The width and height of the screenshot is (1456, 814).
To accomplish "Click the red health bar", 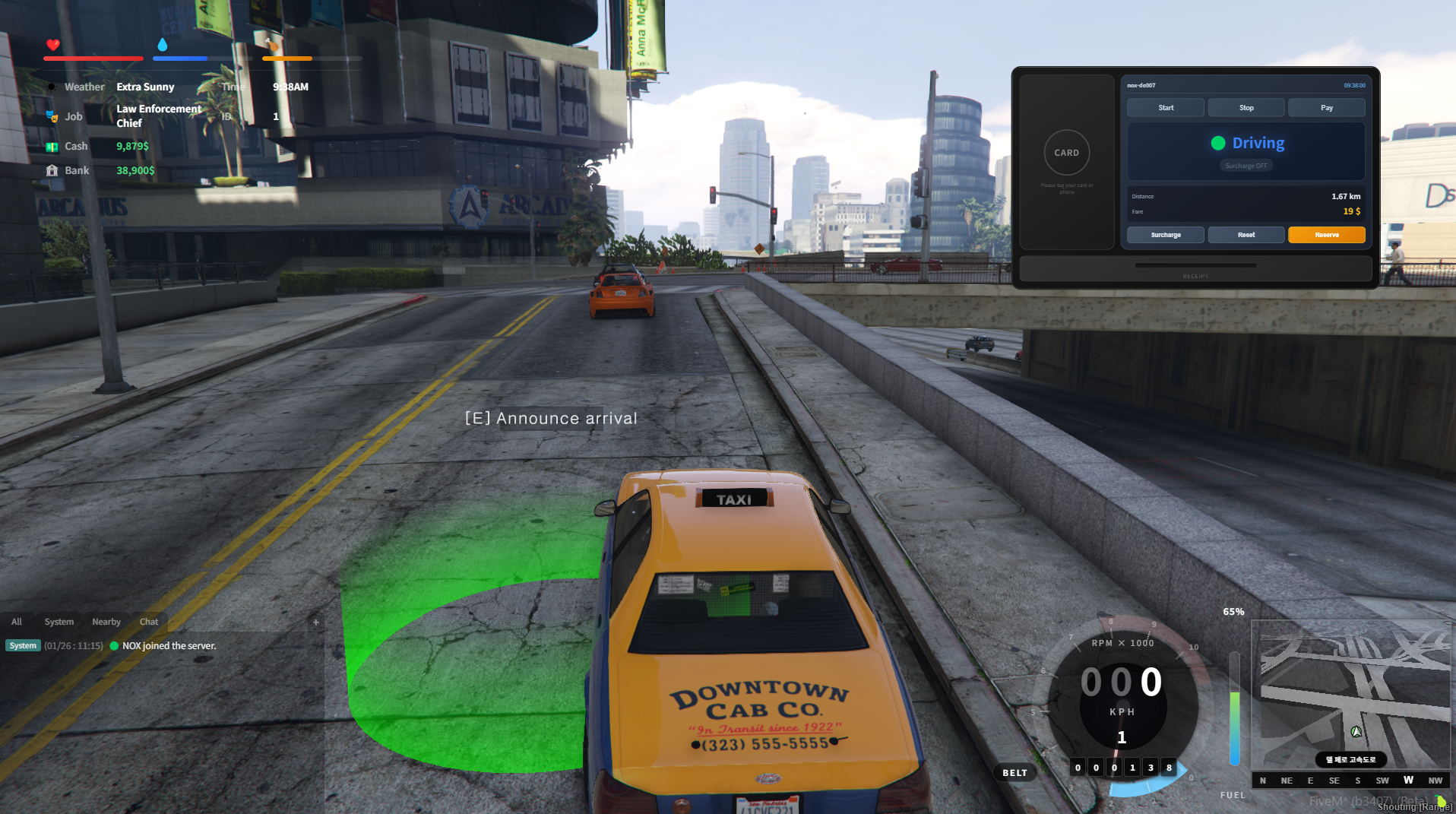I will pyautogui.click(x=93, y=58).
